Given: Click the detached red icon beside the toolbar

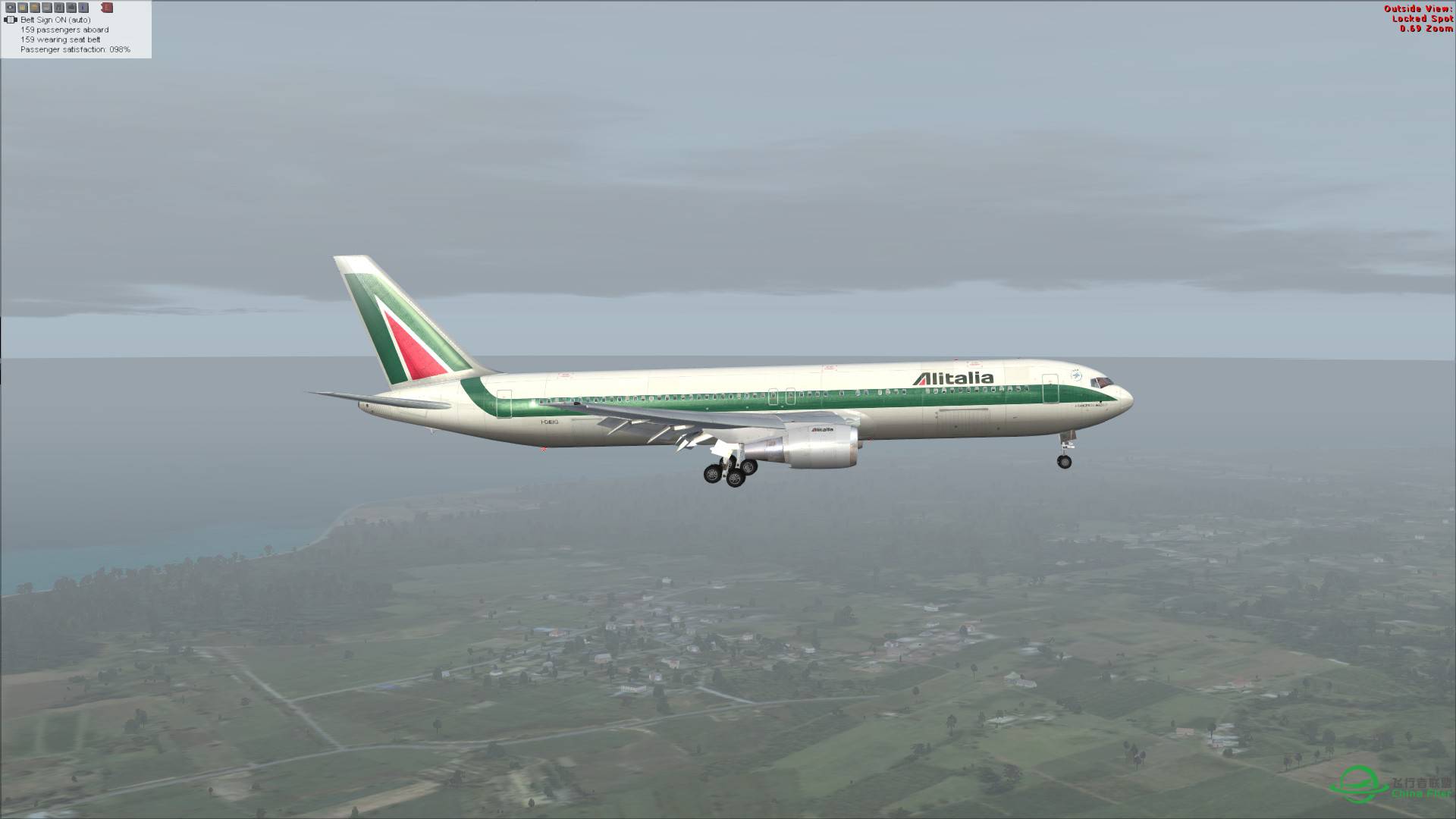Looking at the screenshot, I should (107, 8).
